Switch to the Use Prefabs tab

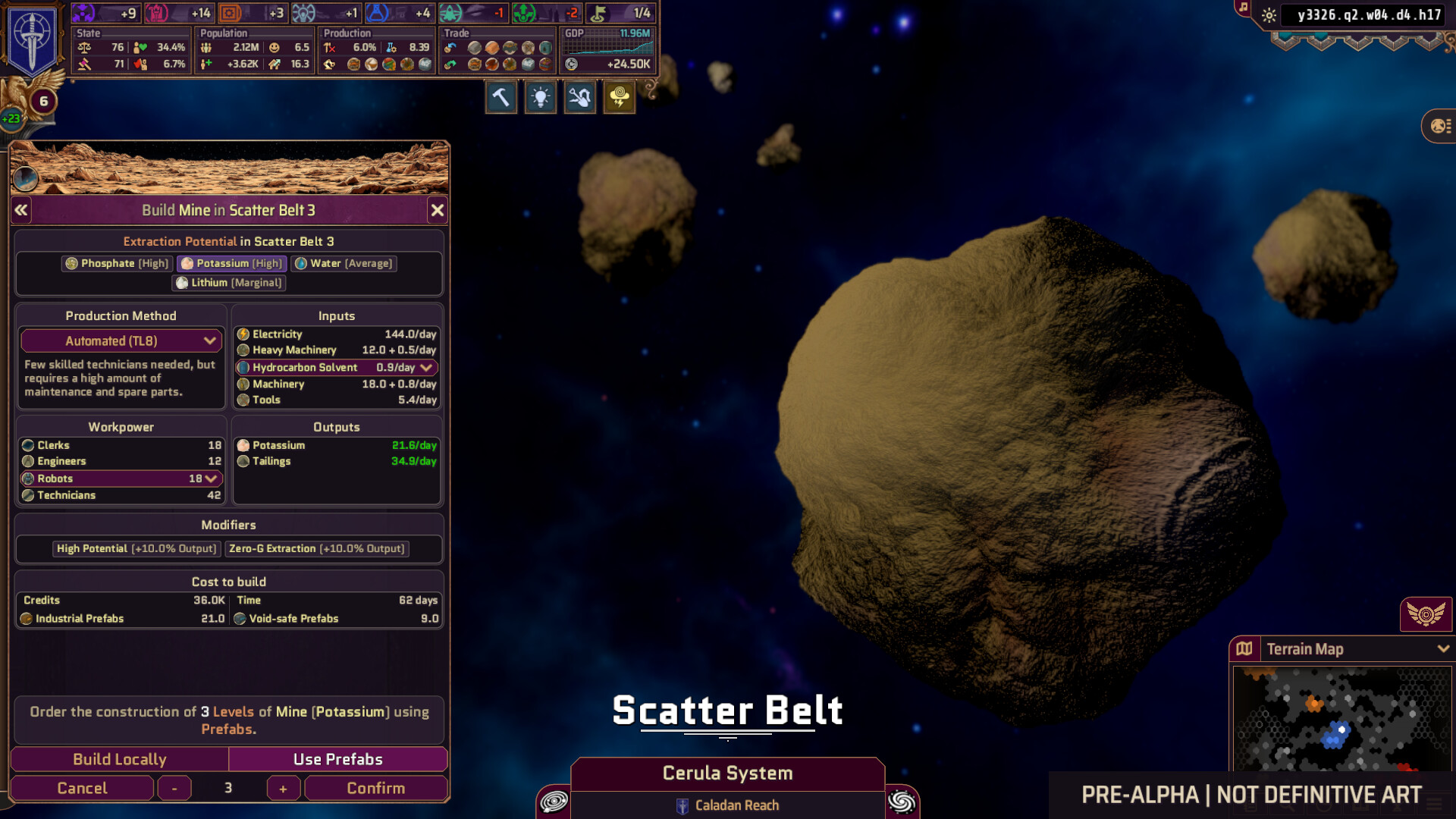[x=337, y=759]
